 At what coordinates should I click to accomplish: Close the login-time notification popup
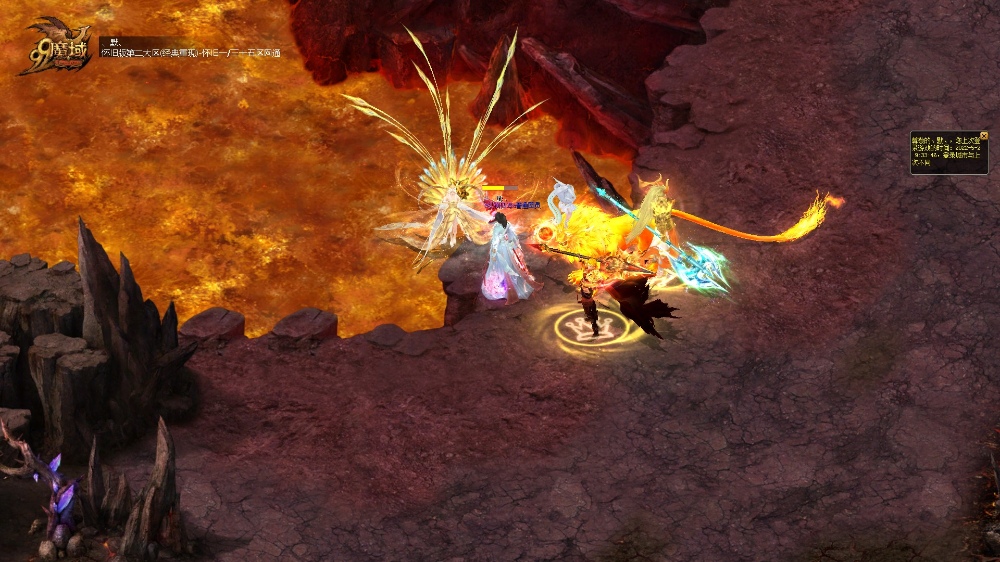(x=983, y=136)
